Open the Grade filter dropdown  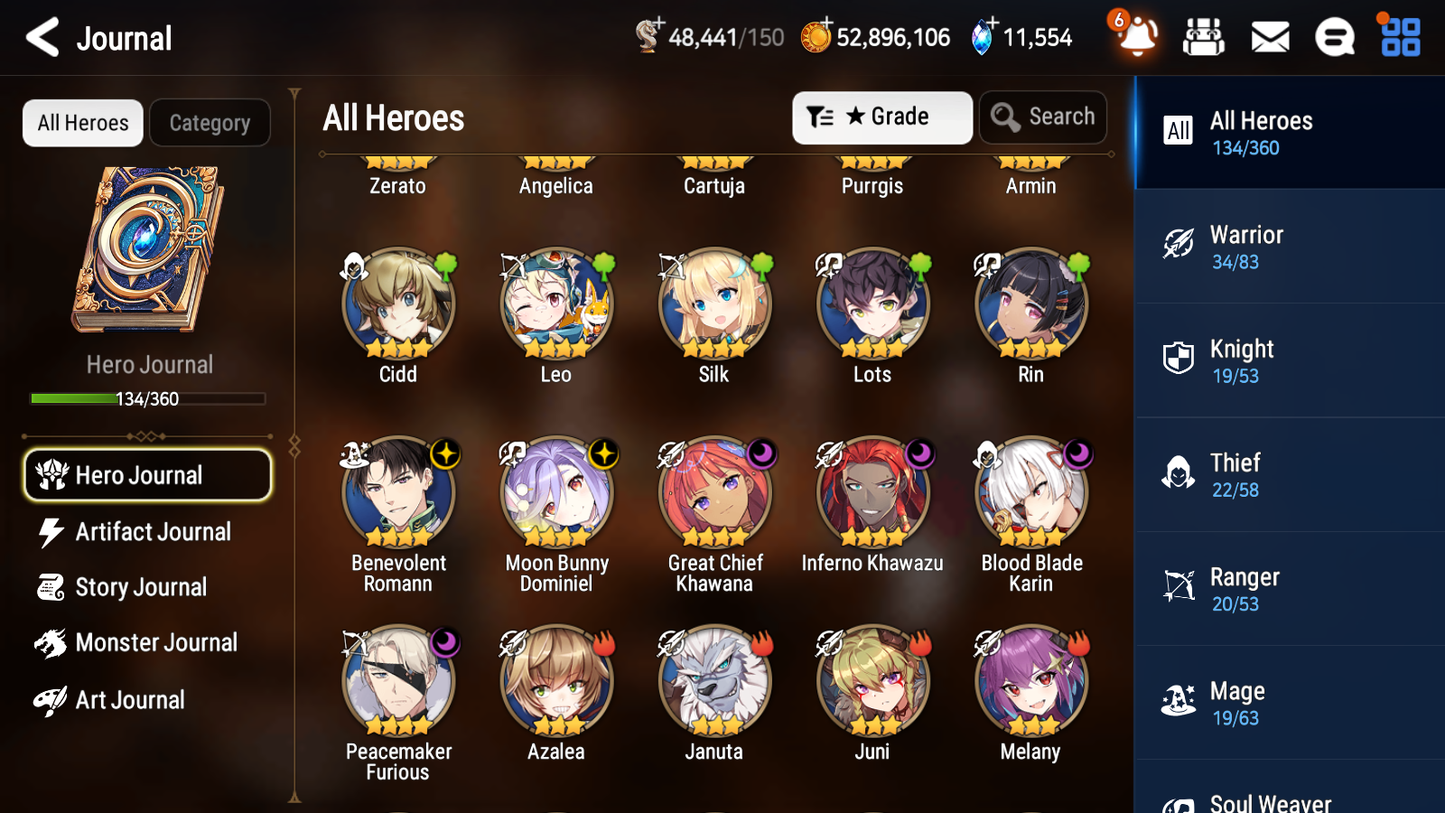click(x=882, y=117)
